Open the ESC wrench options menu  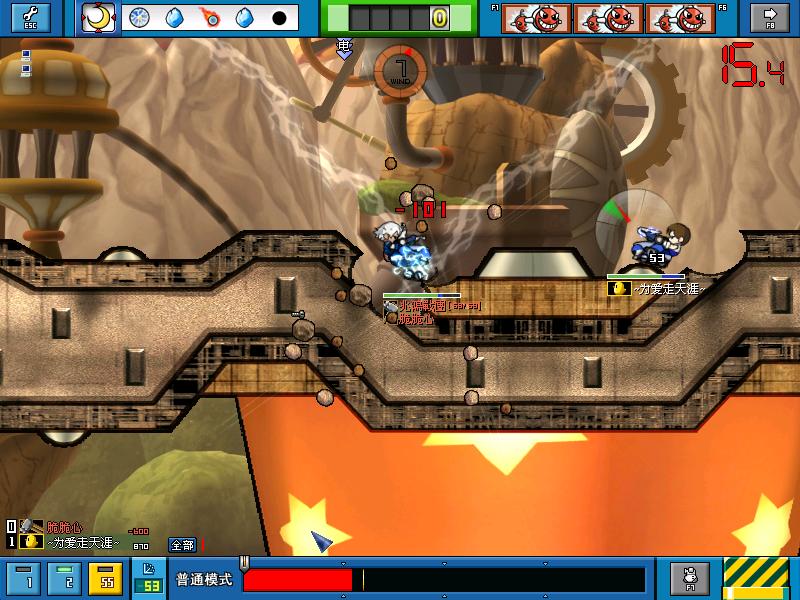click(x=30, y=17)
